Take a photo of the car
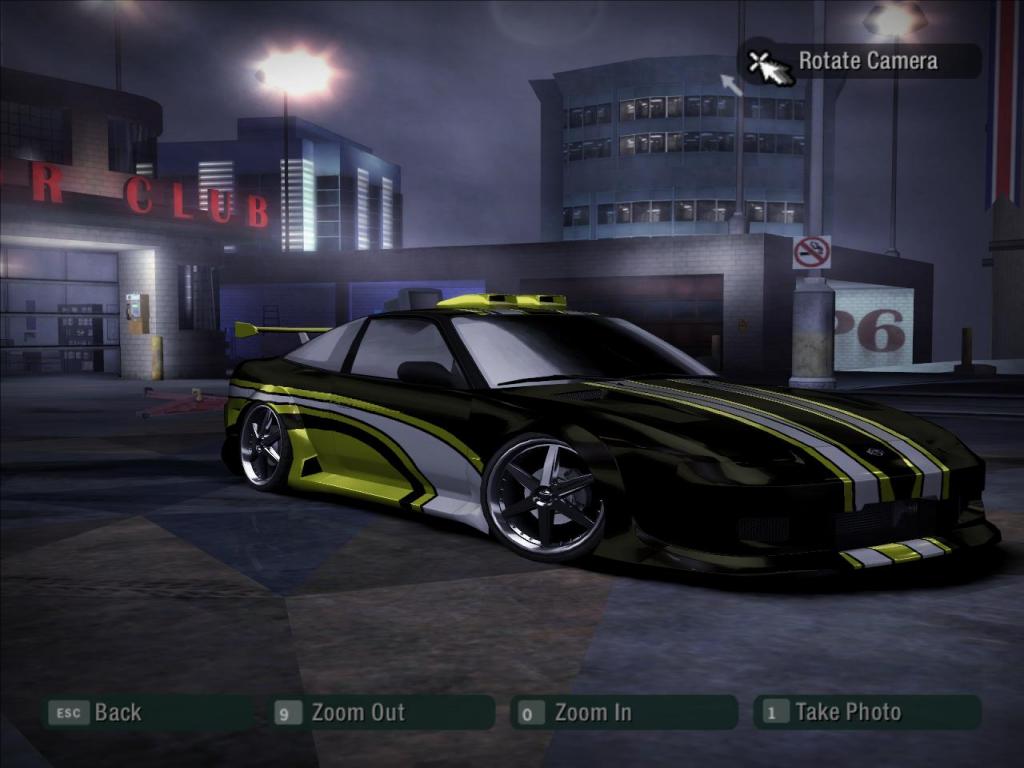The image size is (1024, 768). (846, 713)
